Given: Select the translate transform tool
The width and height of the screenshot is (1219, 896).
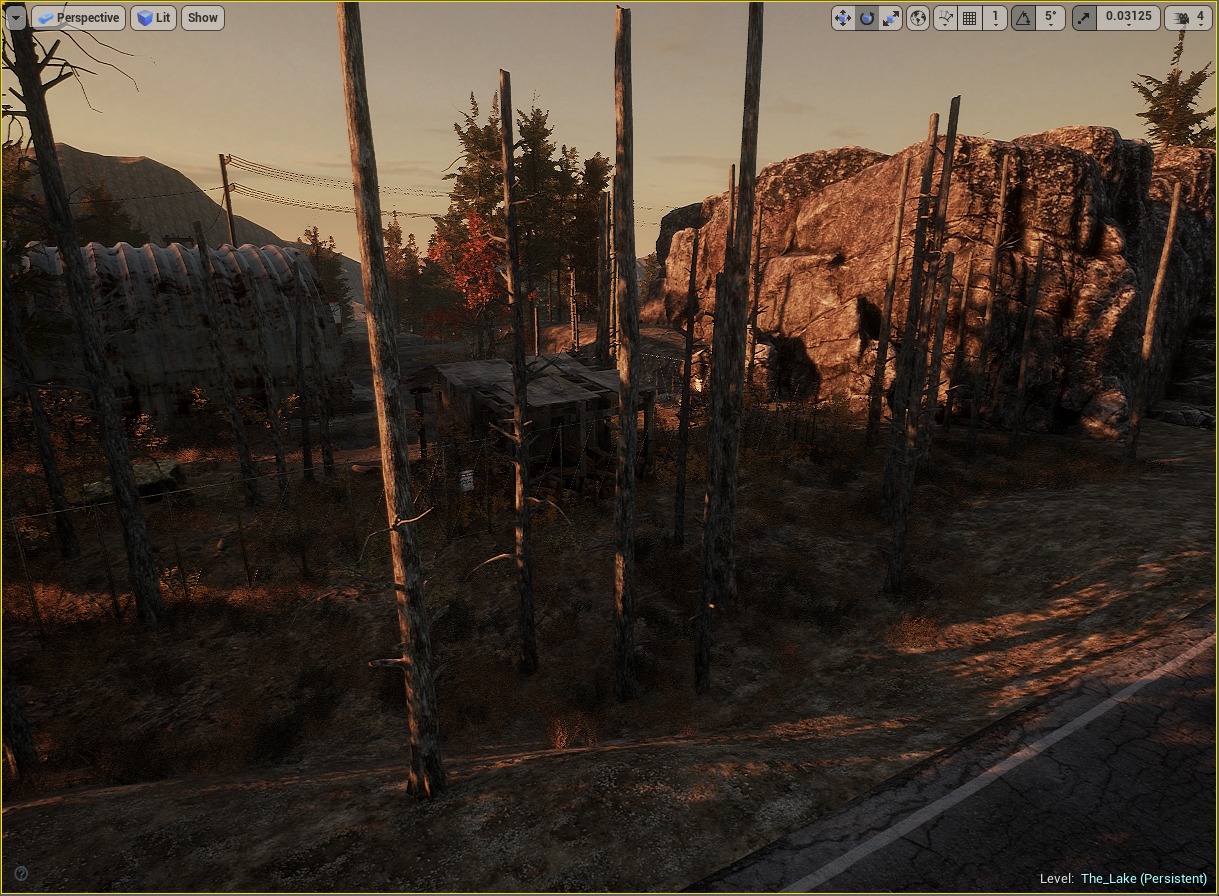Looking at the screenshot, I should tap(843, 18).
